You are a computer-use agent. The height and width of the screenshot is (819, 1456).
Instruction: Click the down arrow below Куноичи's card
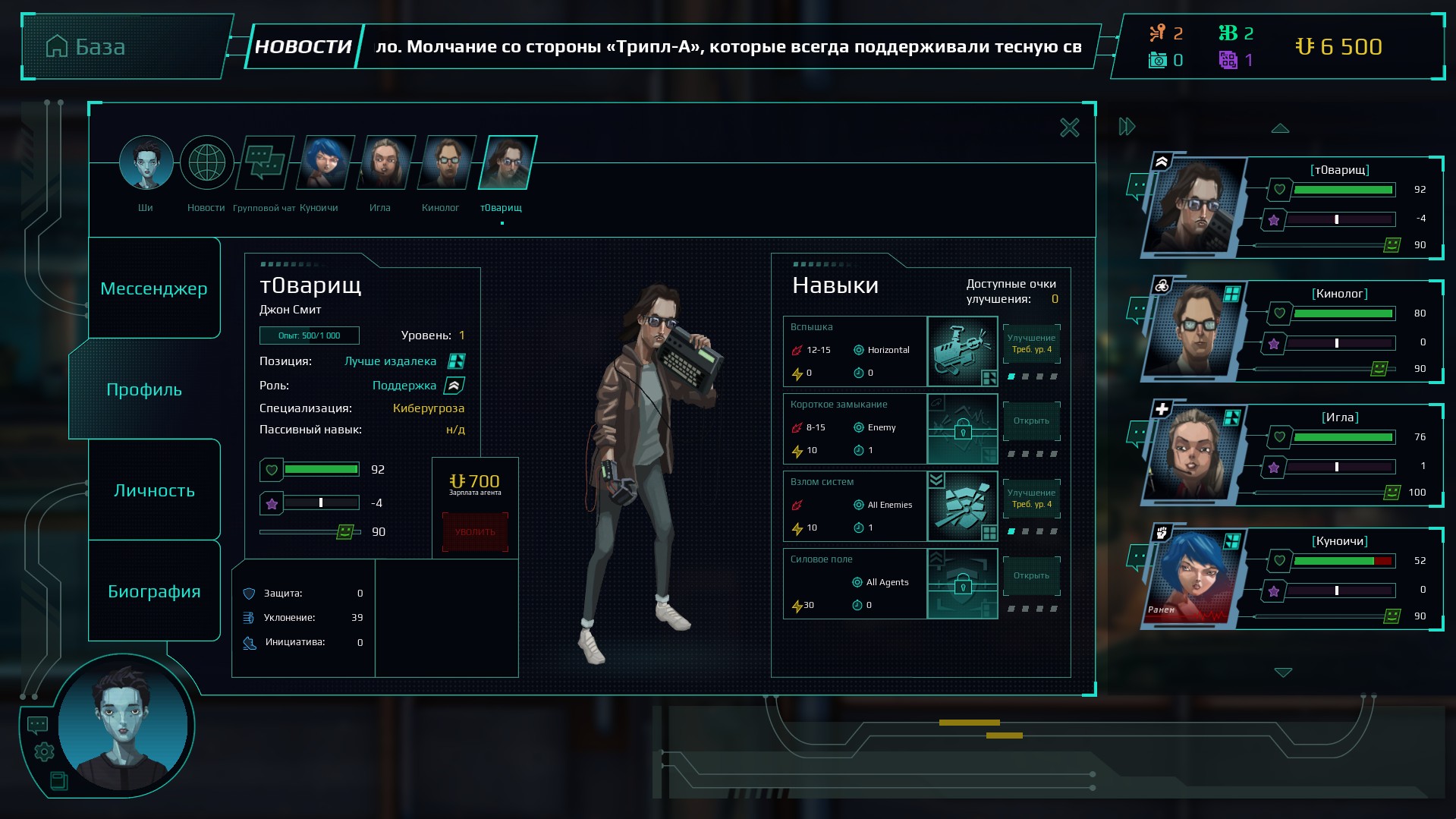point(1282,672)
